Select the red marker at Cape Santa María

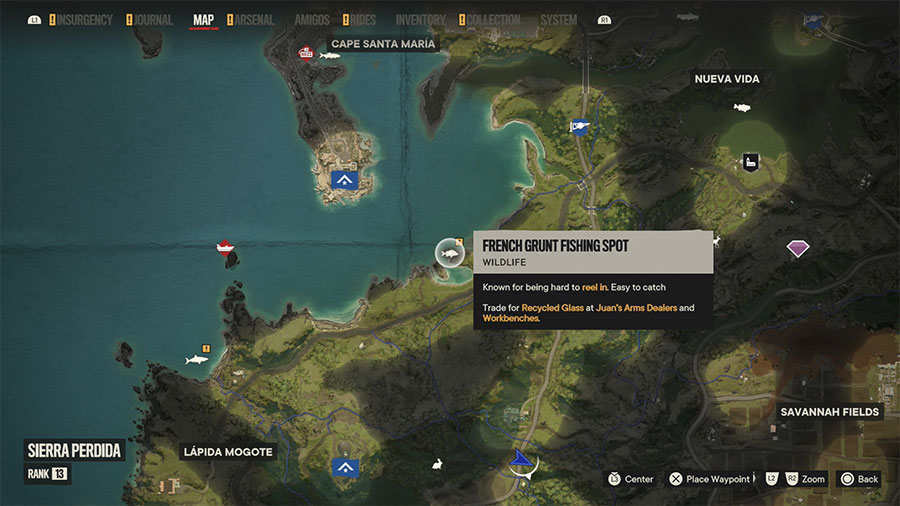pos(305,53)
